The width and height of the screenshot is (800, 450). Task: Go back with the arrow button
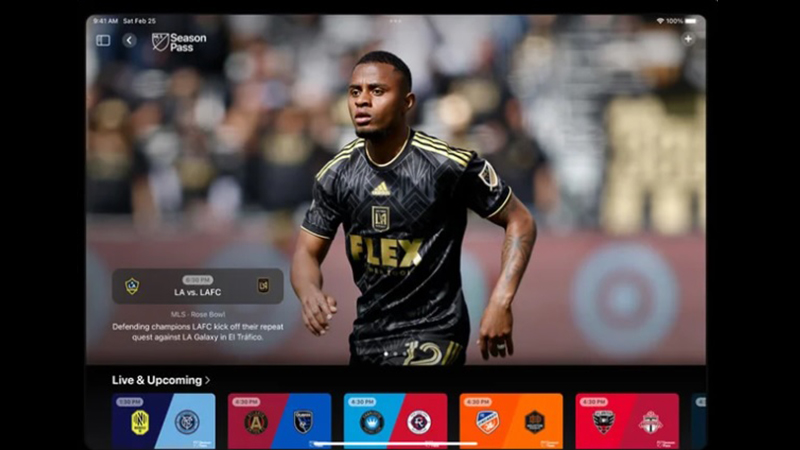(x=129, y=40)
